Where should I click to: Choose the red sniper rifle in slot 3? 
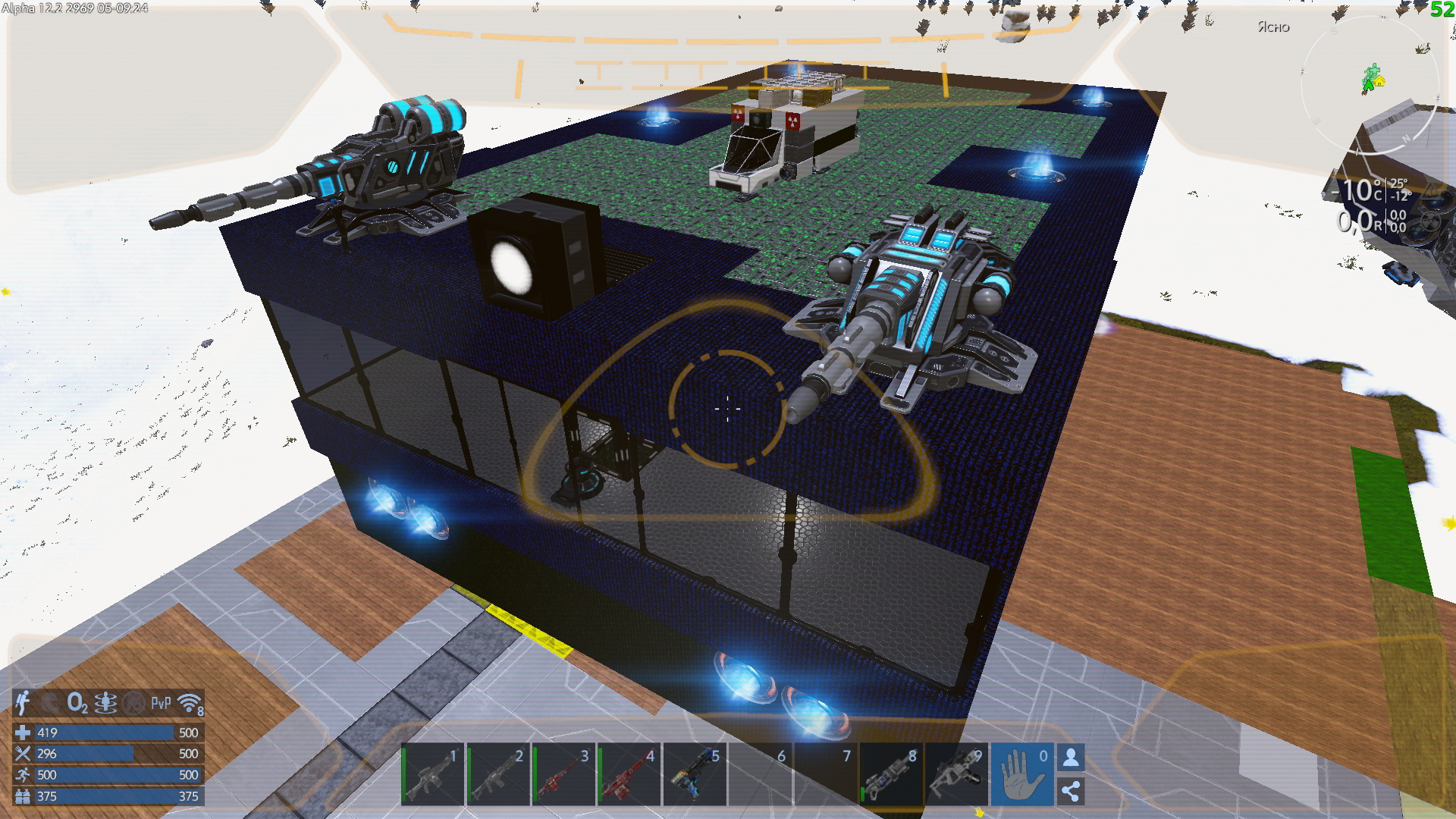pyautogui.click(x=563, y=774)
